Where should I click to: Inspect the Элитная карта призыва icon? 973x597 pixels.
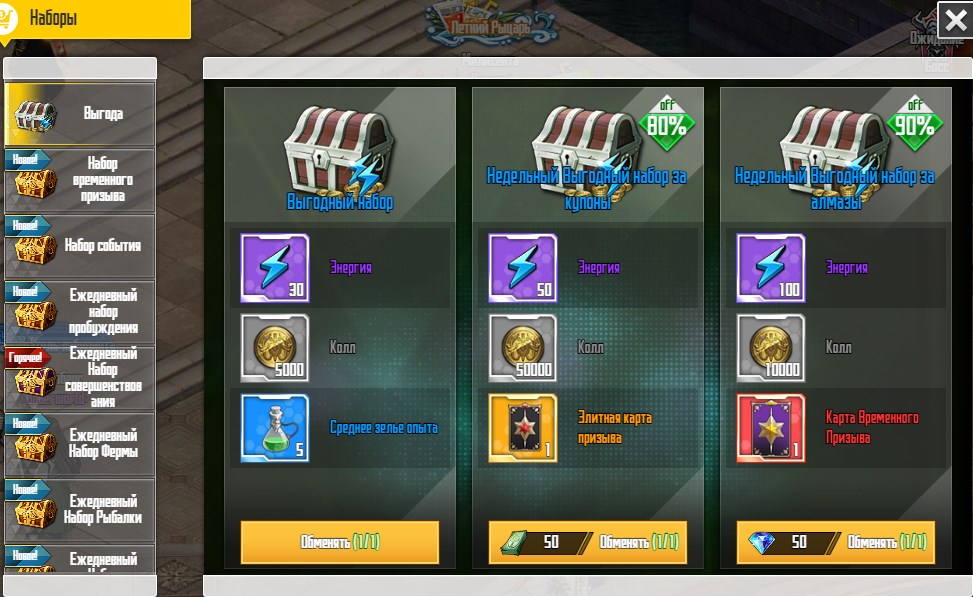[x=523, y=428]
